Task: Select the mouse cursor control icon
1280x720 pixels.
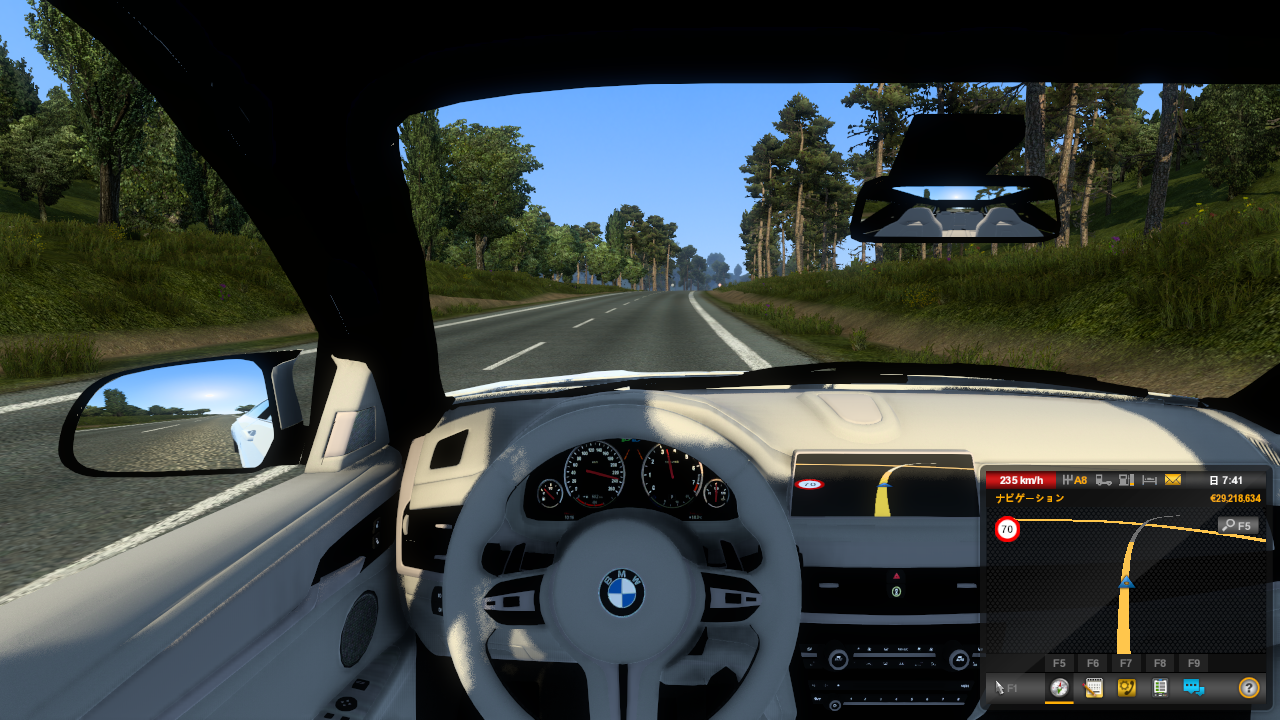Action: tap(1002, 687)
